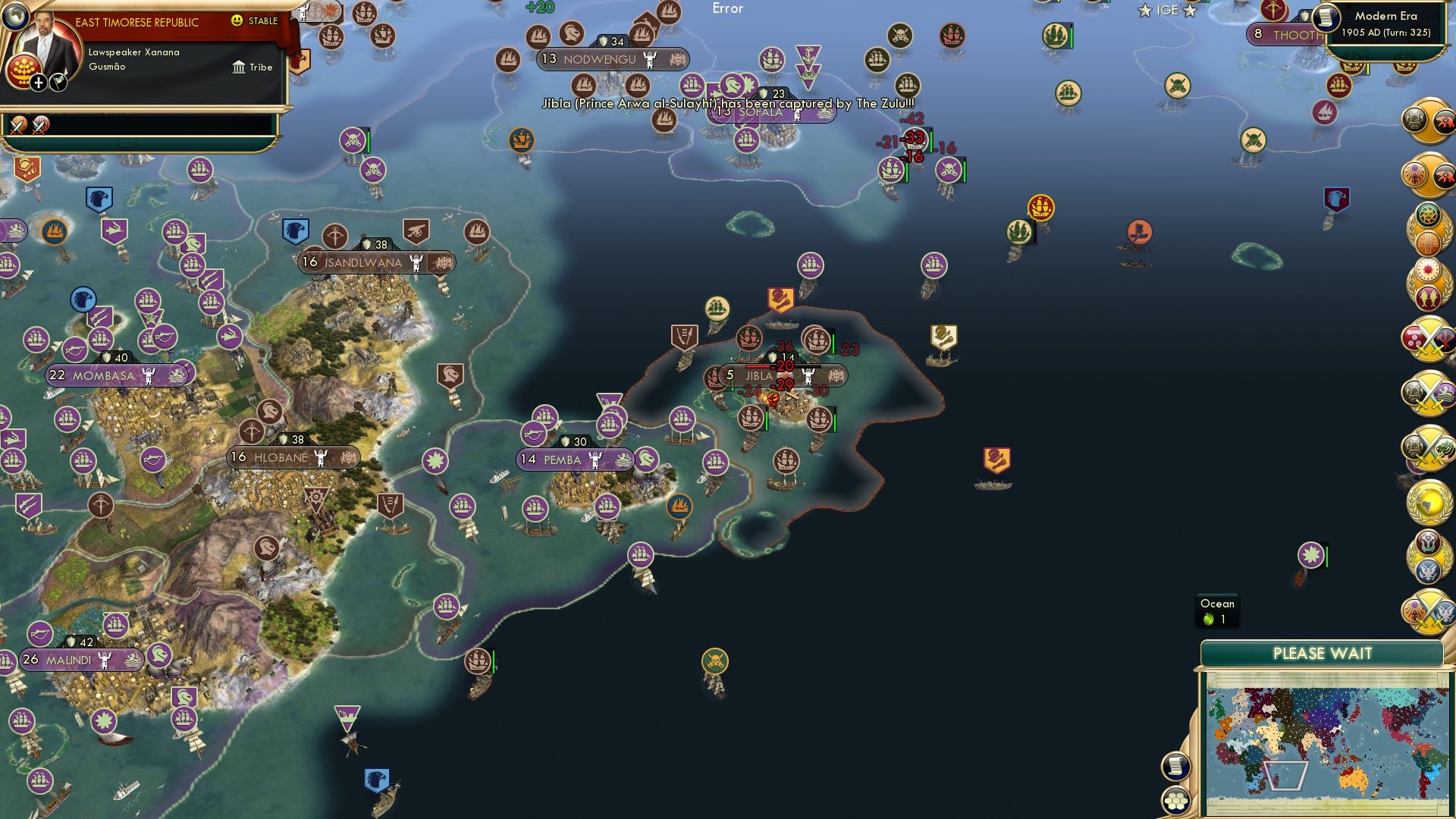Click the scroll icon left of the minimap

pyautogui.click(x=1175, y=767)
